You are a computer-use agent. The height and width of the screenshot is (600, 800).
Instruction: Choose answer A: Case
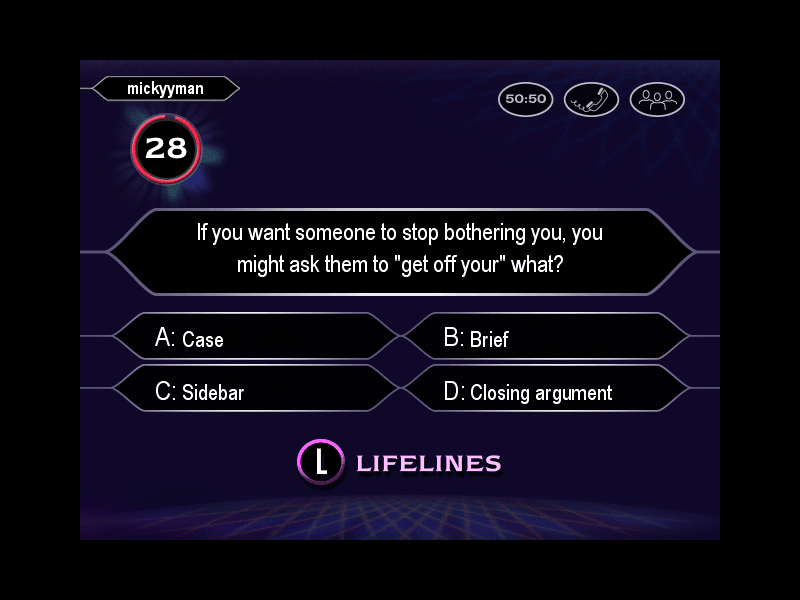point(255,338)
